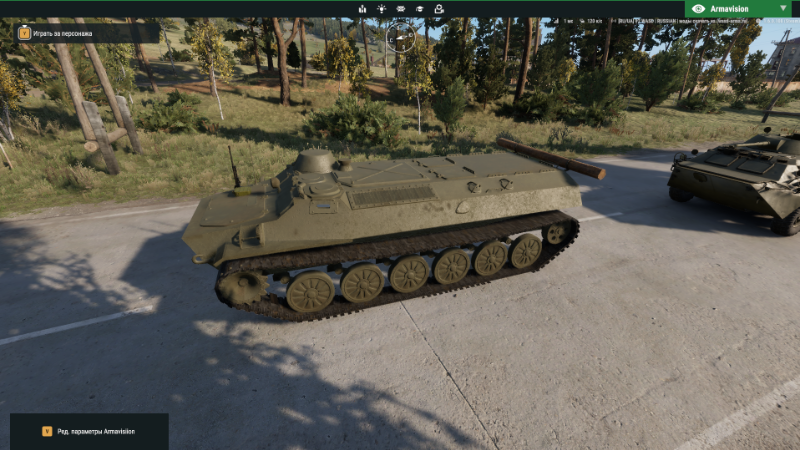Image resolution: width=800 pixels, height=450 pixels.
Task: Select the graduation cap icon
Action: pos(421,9)
